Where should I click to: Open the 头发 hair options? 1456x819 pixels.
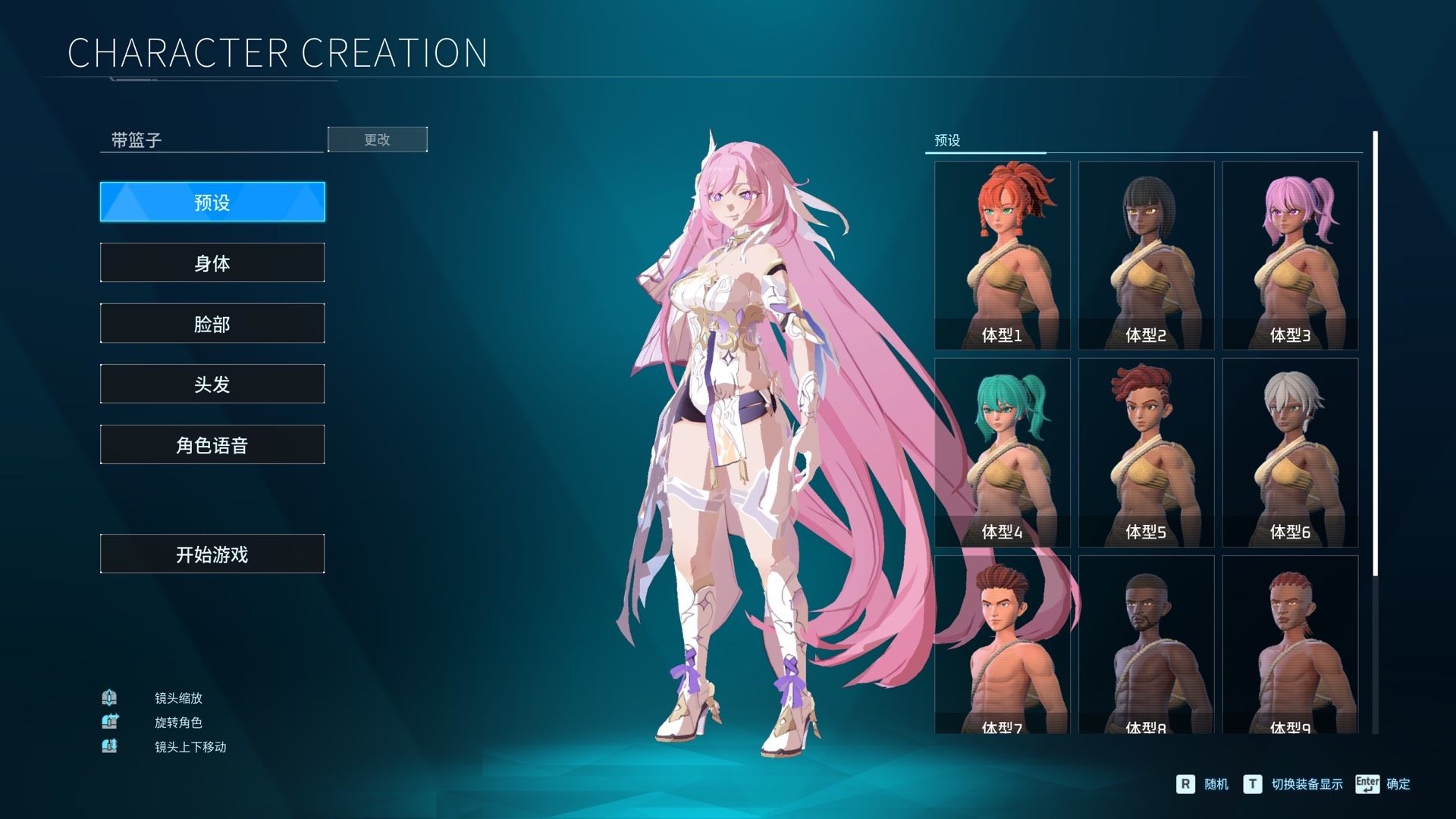click(x=212, y=384)
